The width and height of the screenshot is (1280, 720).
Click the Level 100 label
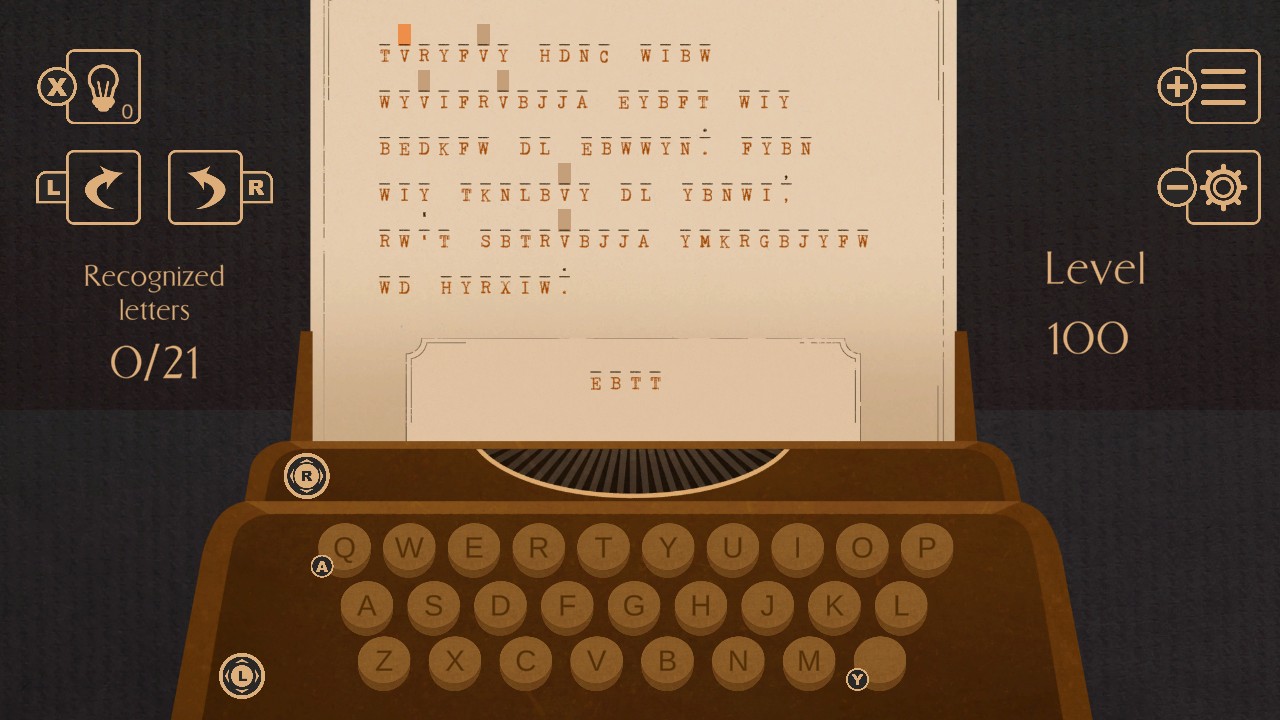(1095, 300)
